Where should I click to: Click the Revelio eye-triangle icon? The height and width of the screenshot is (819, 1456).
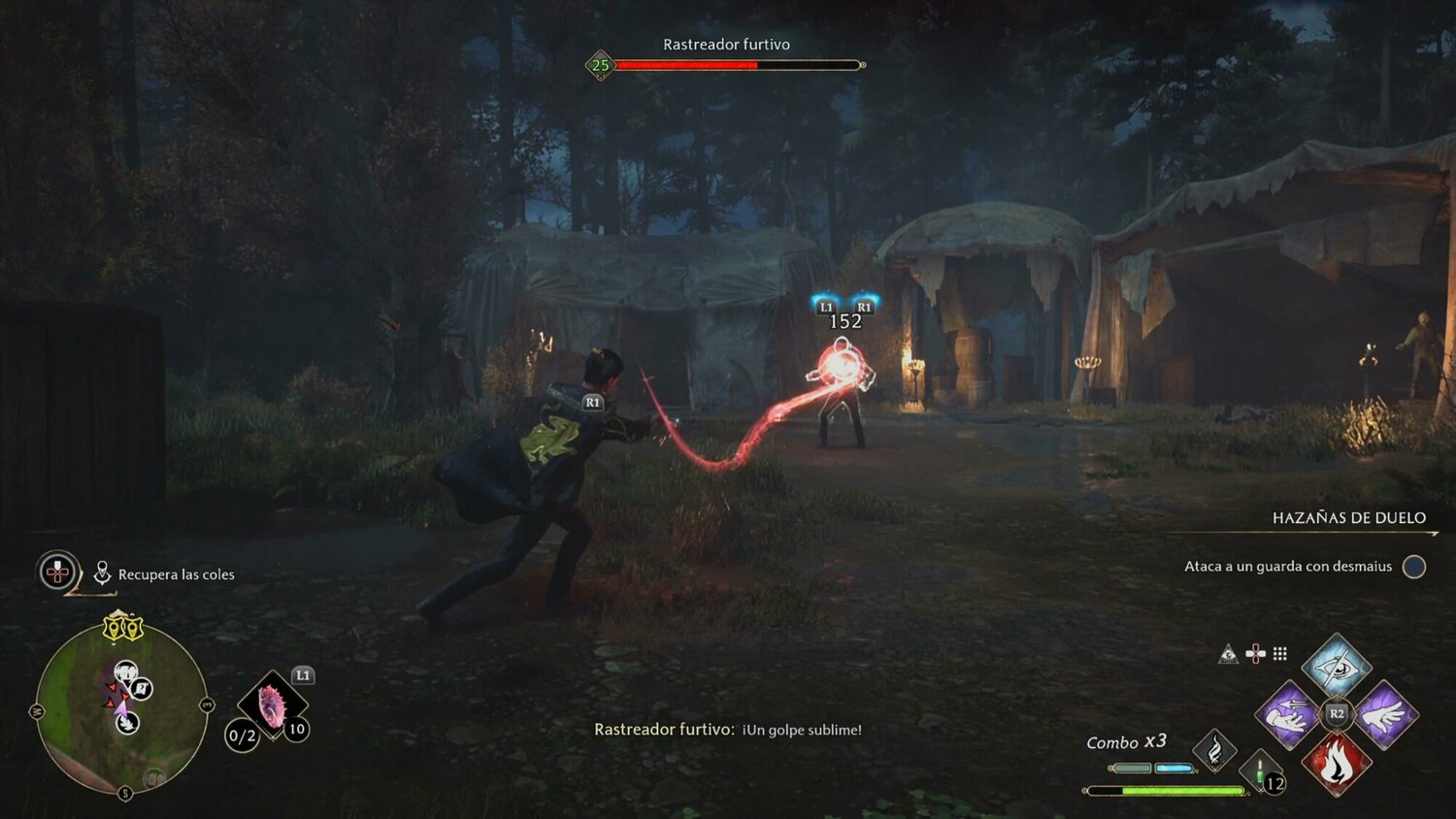(1229, 654)
